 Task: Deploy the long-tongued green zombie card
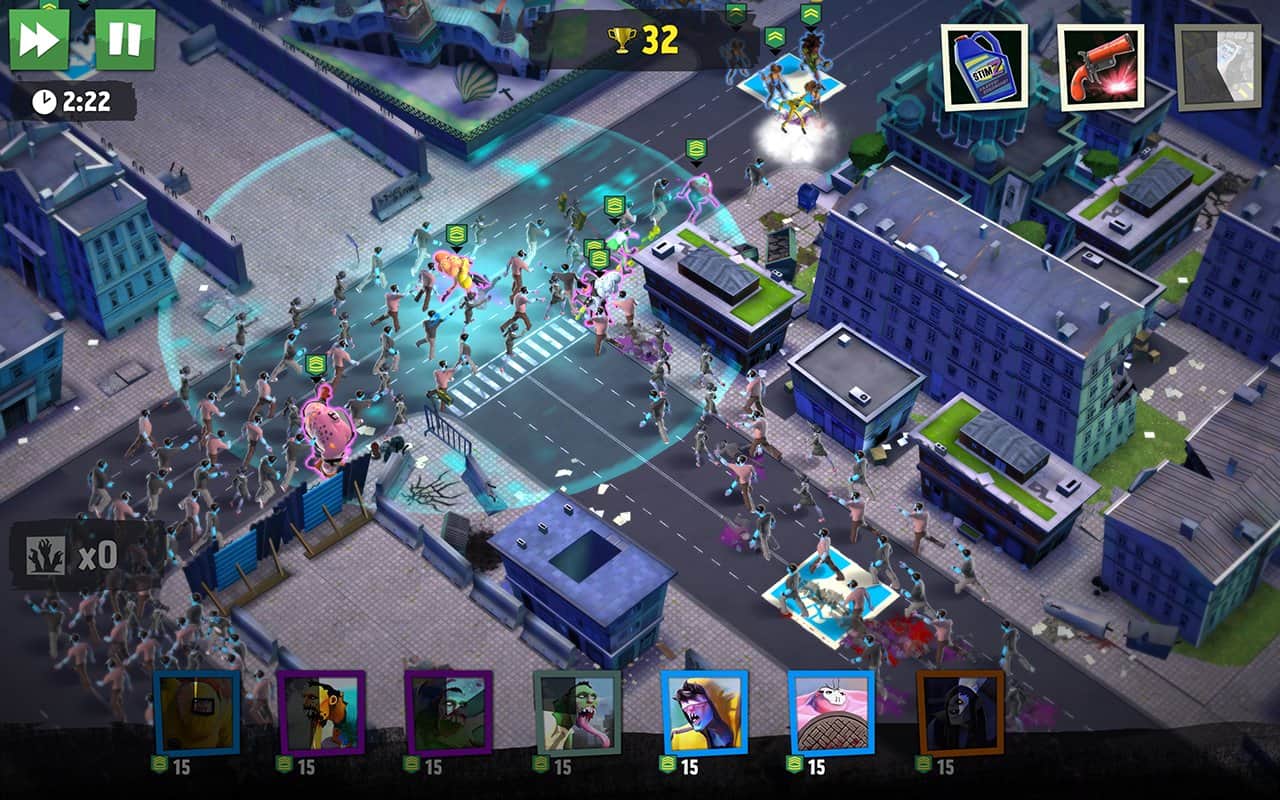[x=577, y=712]
